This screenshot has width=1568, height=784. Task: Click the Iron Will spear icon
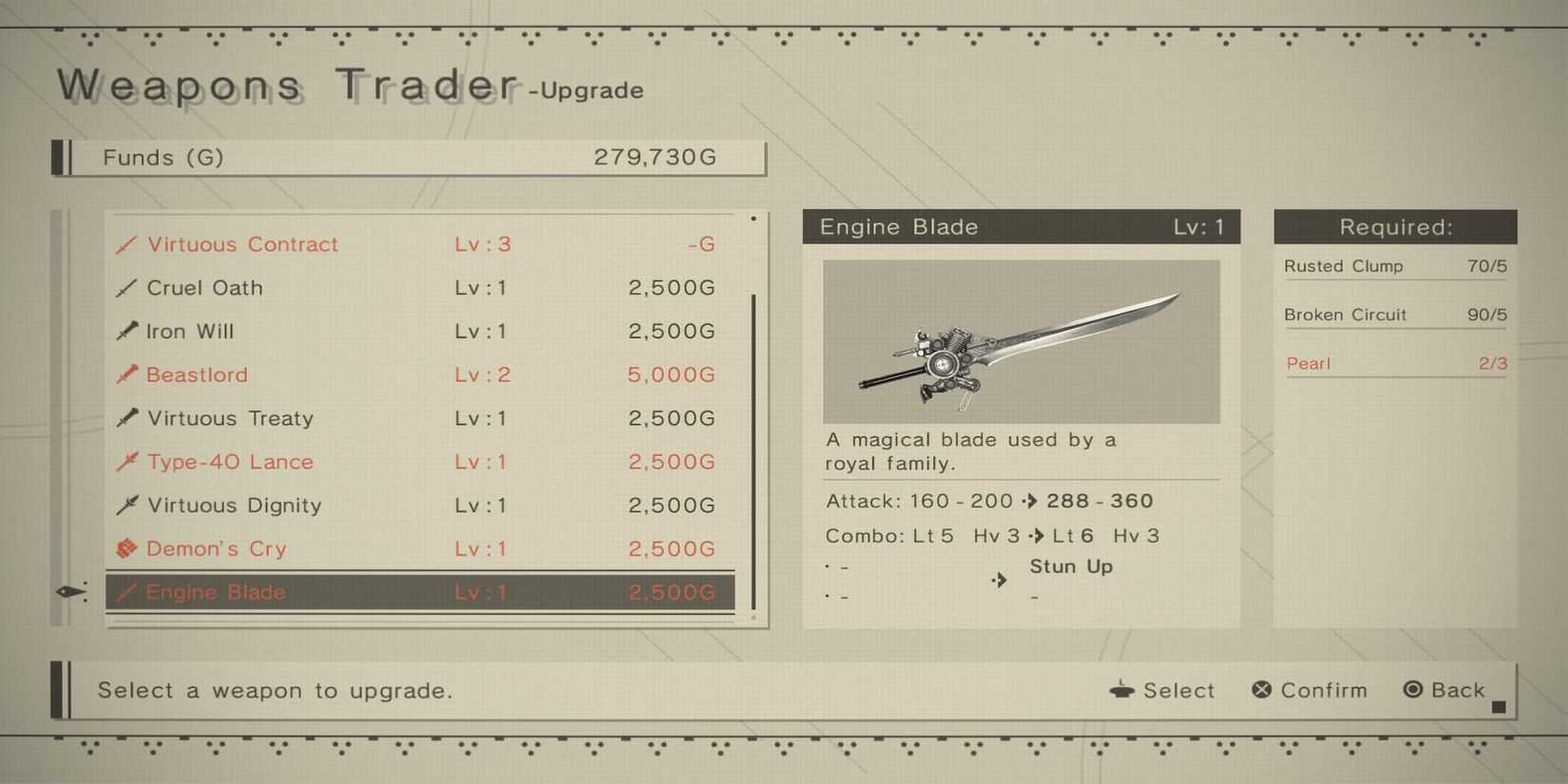(128, 331)
